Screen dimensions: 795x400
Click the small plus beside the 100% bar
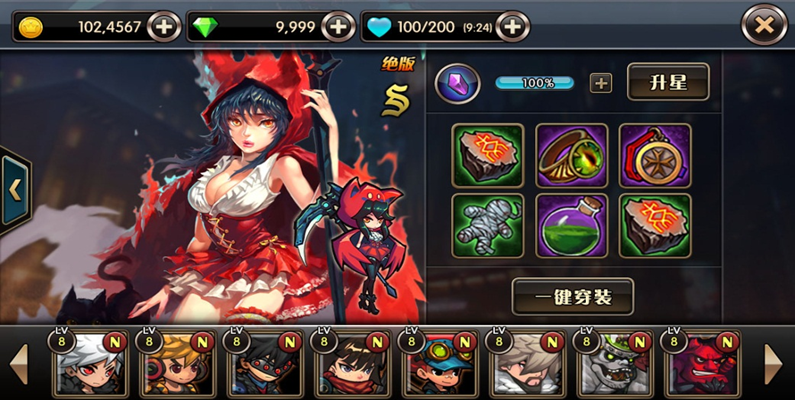(601, 83)
